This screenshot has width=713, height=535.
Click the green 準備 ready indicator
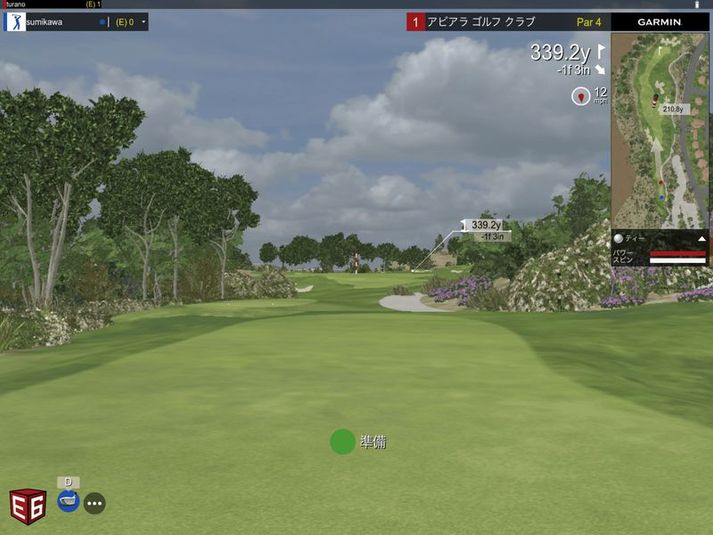click(343, 442)
